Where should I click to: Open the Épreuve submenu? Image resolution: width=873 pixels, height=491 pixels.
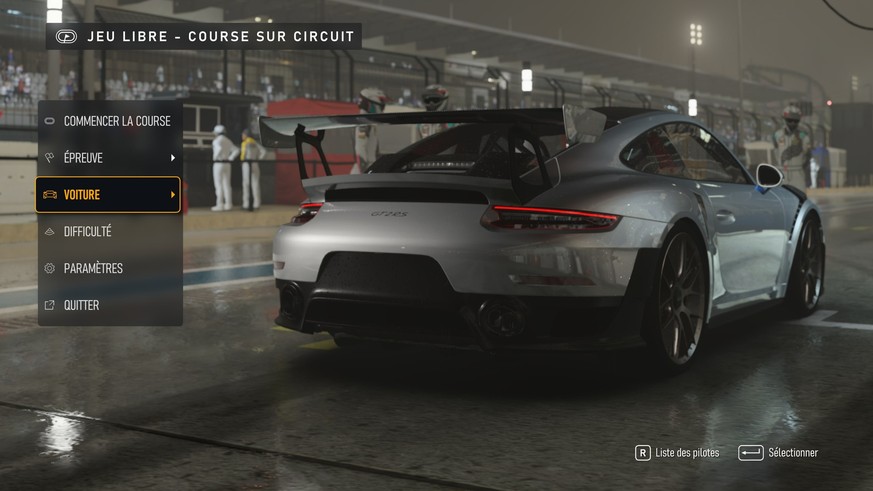110,158
